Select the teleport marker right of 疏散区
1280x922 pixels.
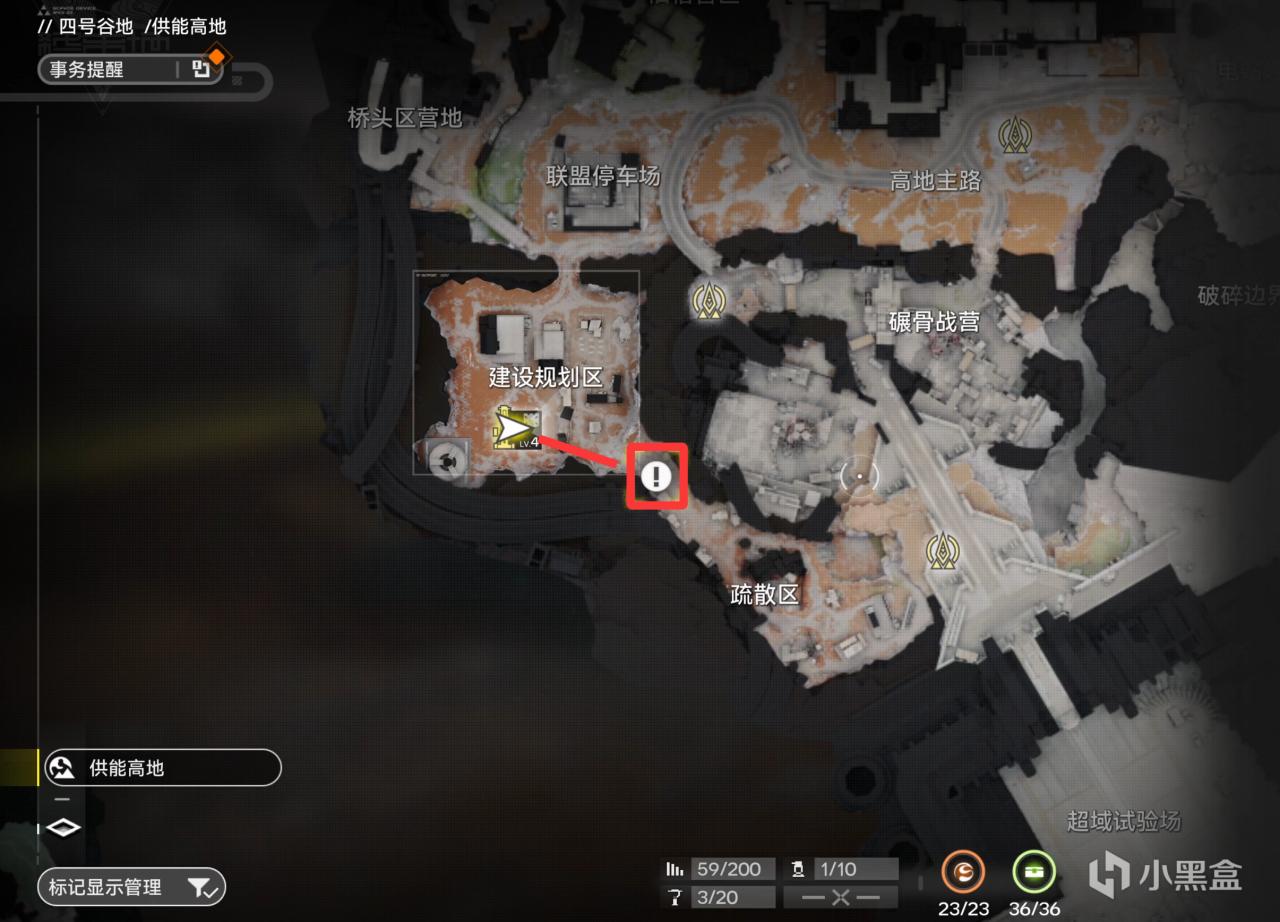coord(941,550)
